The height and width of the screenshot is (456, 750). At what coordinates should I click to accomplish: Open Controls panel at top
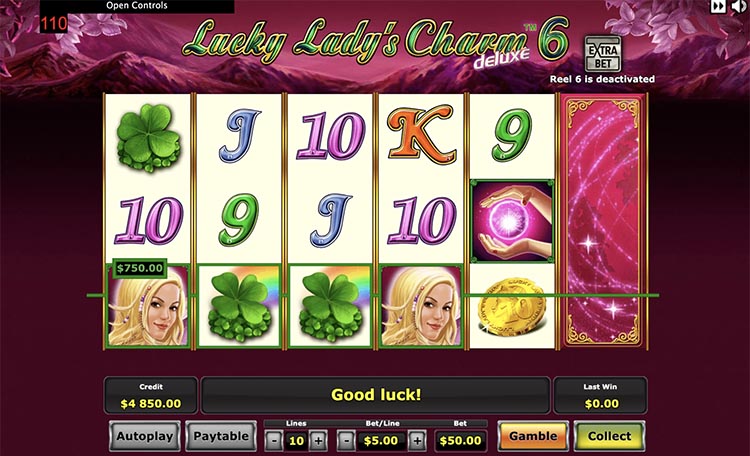[x=137, y=6]
